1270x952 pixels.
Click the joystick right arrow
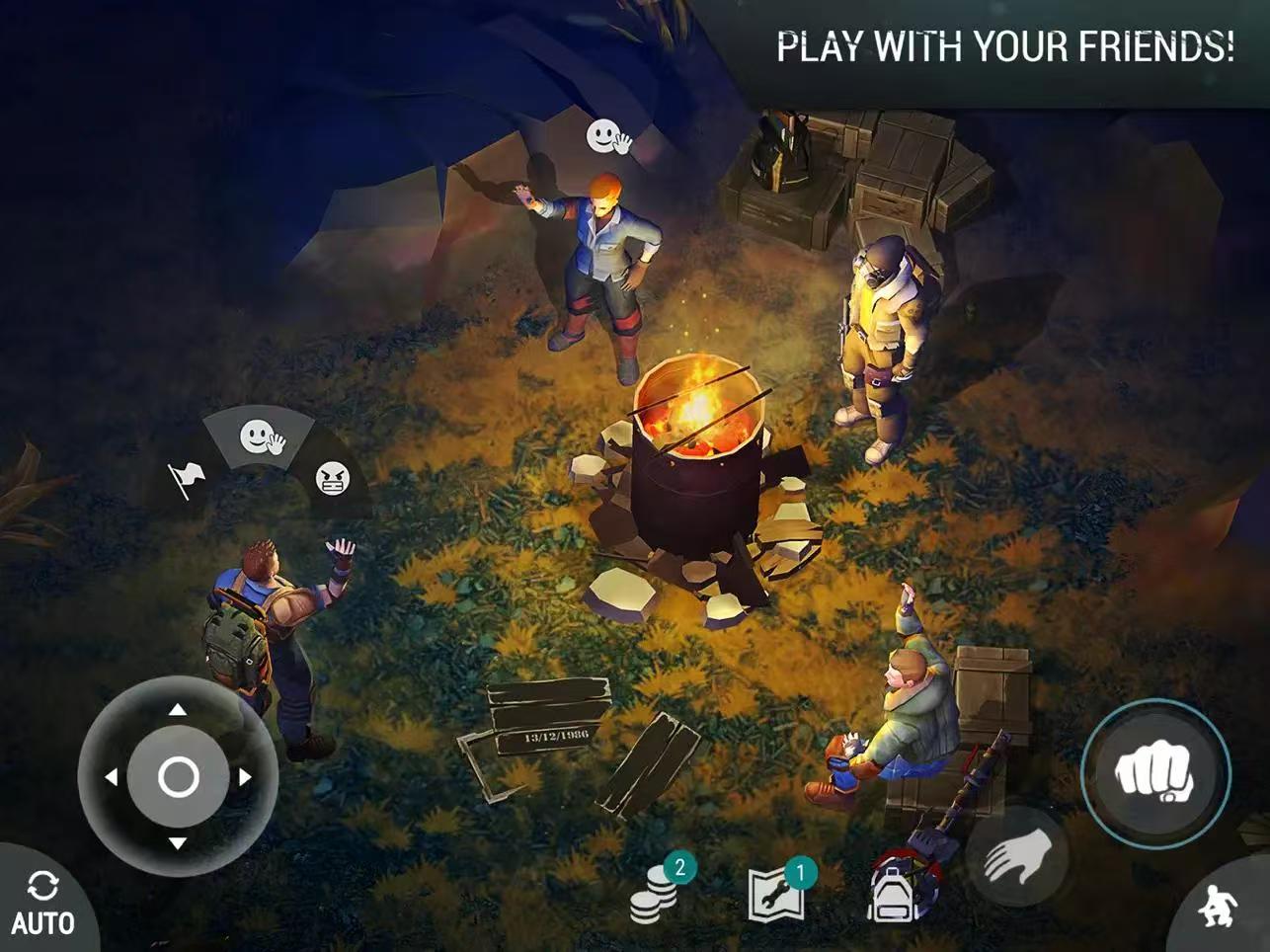click(x=245, y=777)
